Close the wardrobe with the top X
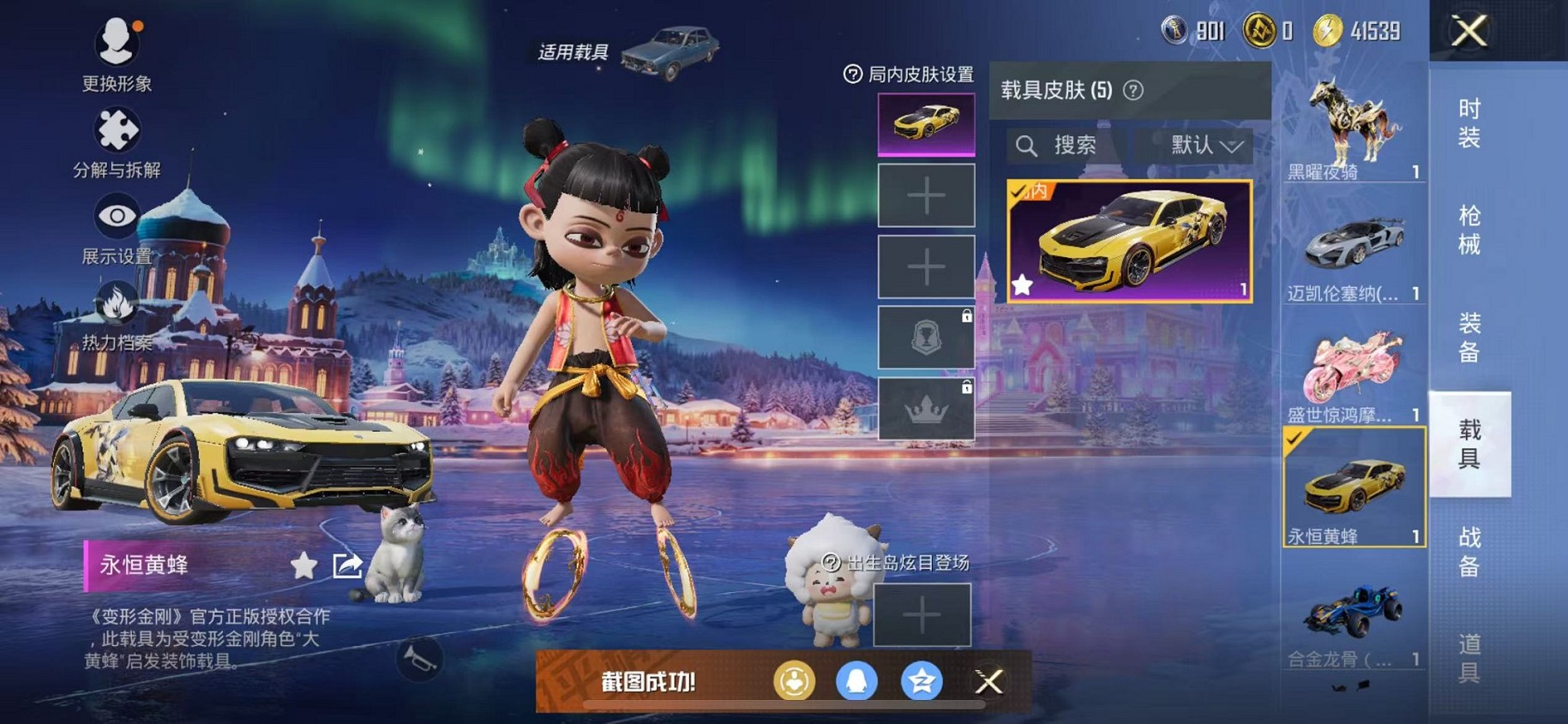 1469,33
